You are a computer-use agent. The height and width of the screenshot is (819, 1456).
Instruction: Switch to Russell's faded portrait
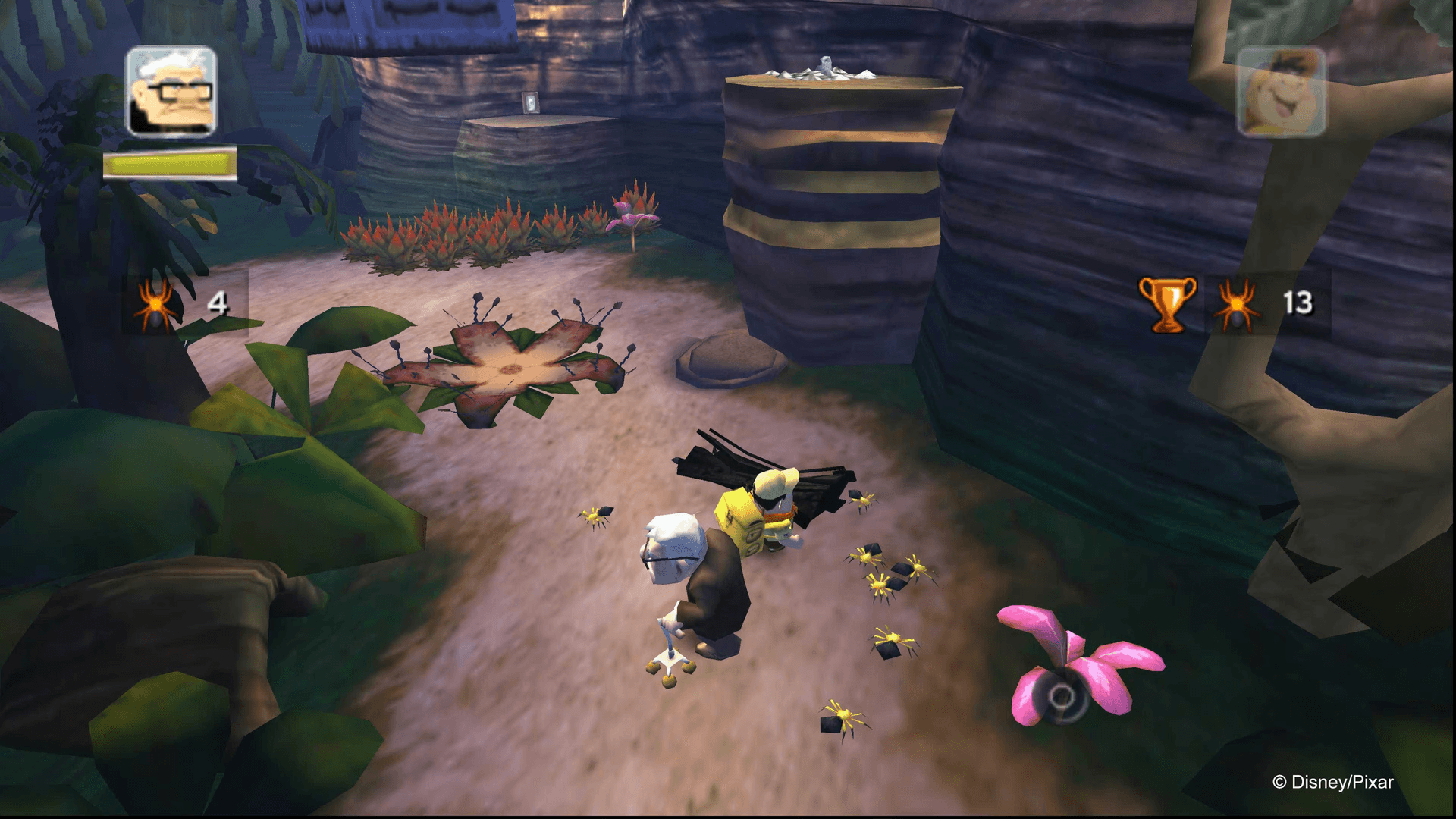[x=1281, y=92]
